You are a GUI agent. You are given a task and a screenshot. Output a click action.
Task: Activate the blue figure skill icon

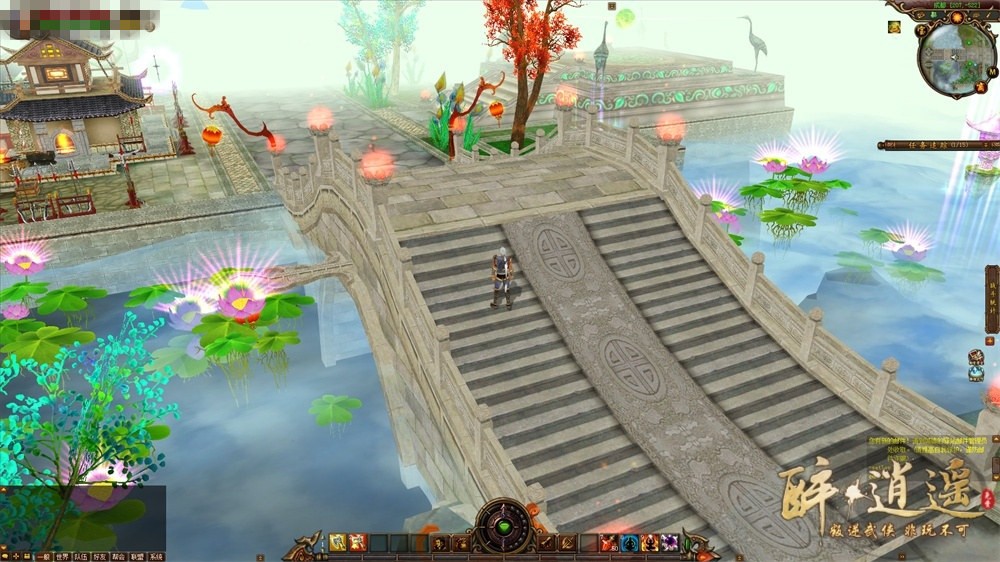pyautogui.click(x=629, y=543)
